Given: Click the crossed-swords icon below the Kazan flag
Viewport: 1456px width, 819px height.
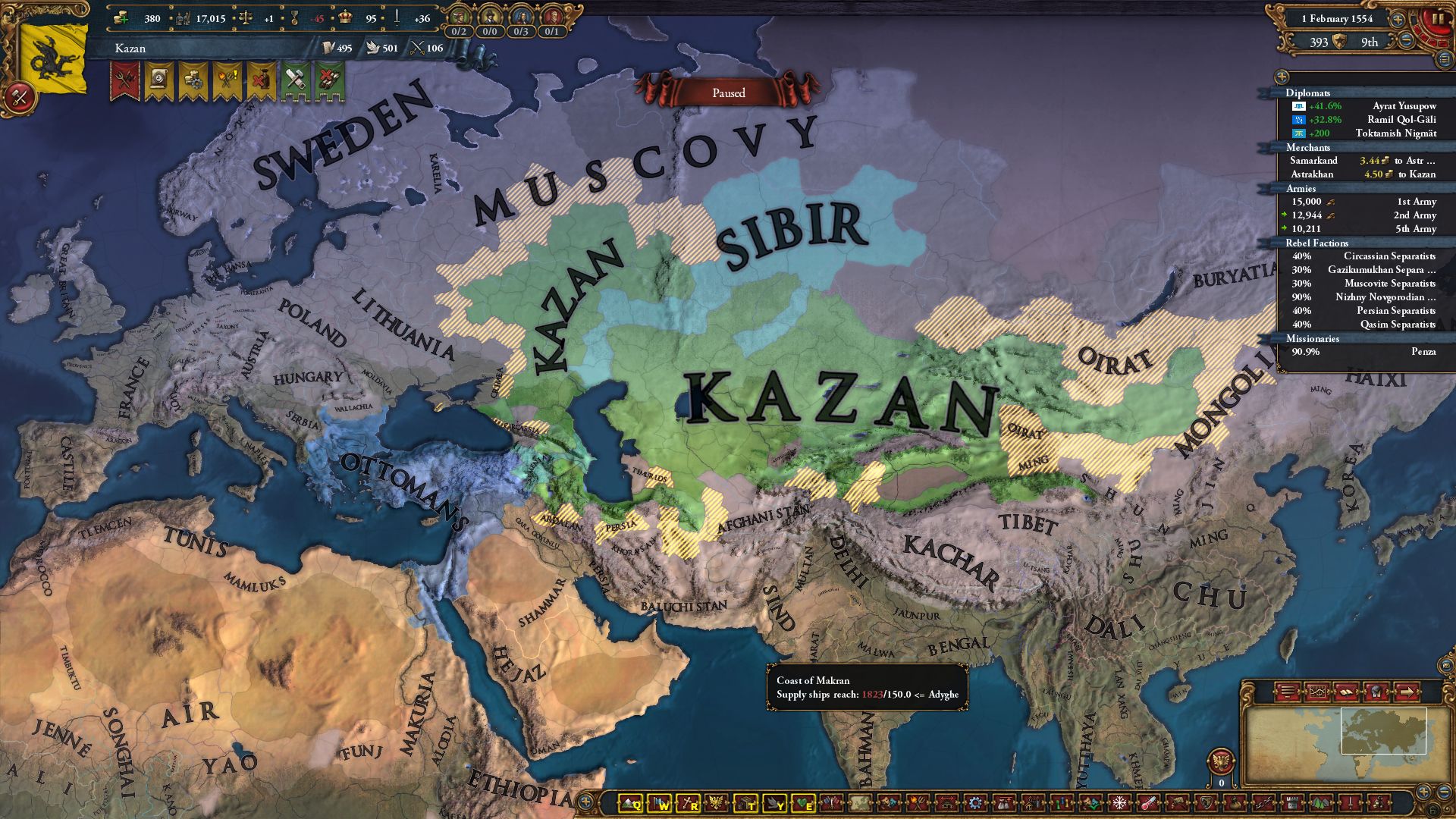Looking at the screenshot, I should (22, 96).
